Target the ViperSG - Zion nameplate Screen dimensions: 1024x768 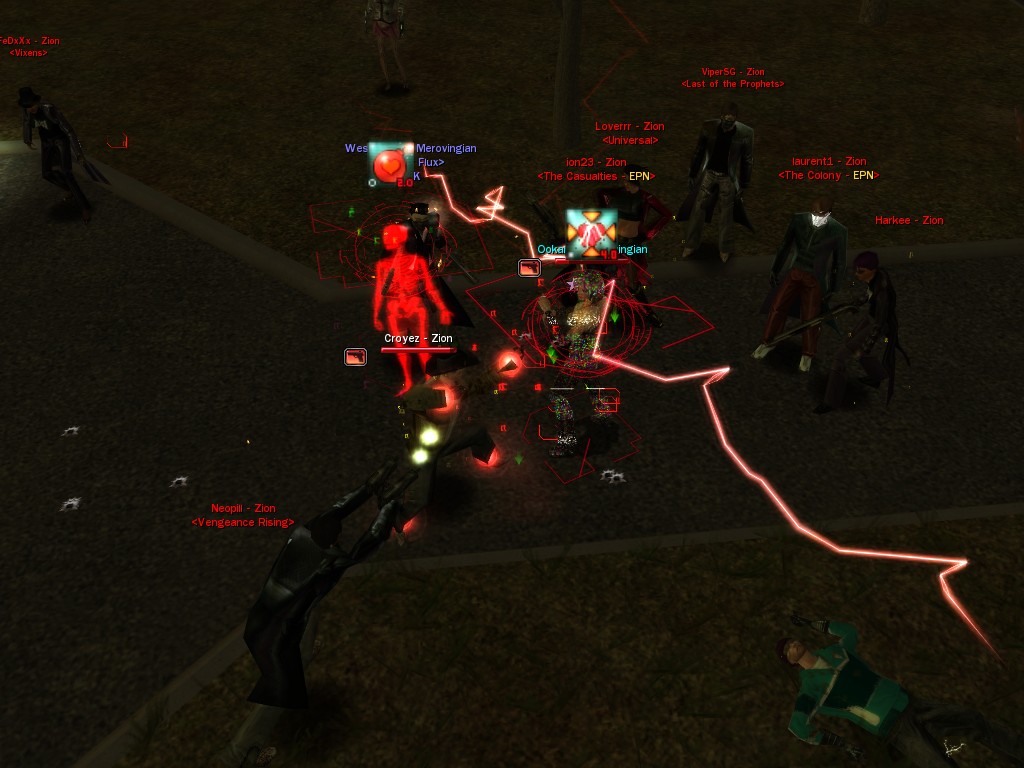pyautogui.click(x=732, y=72)
